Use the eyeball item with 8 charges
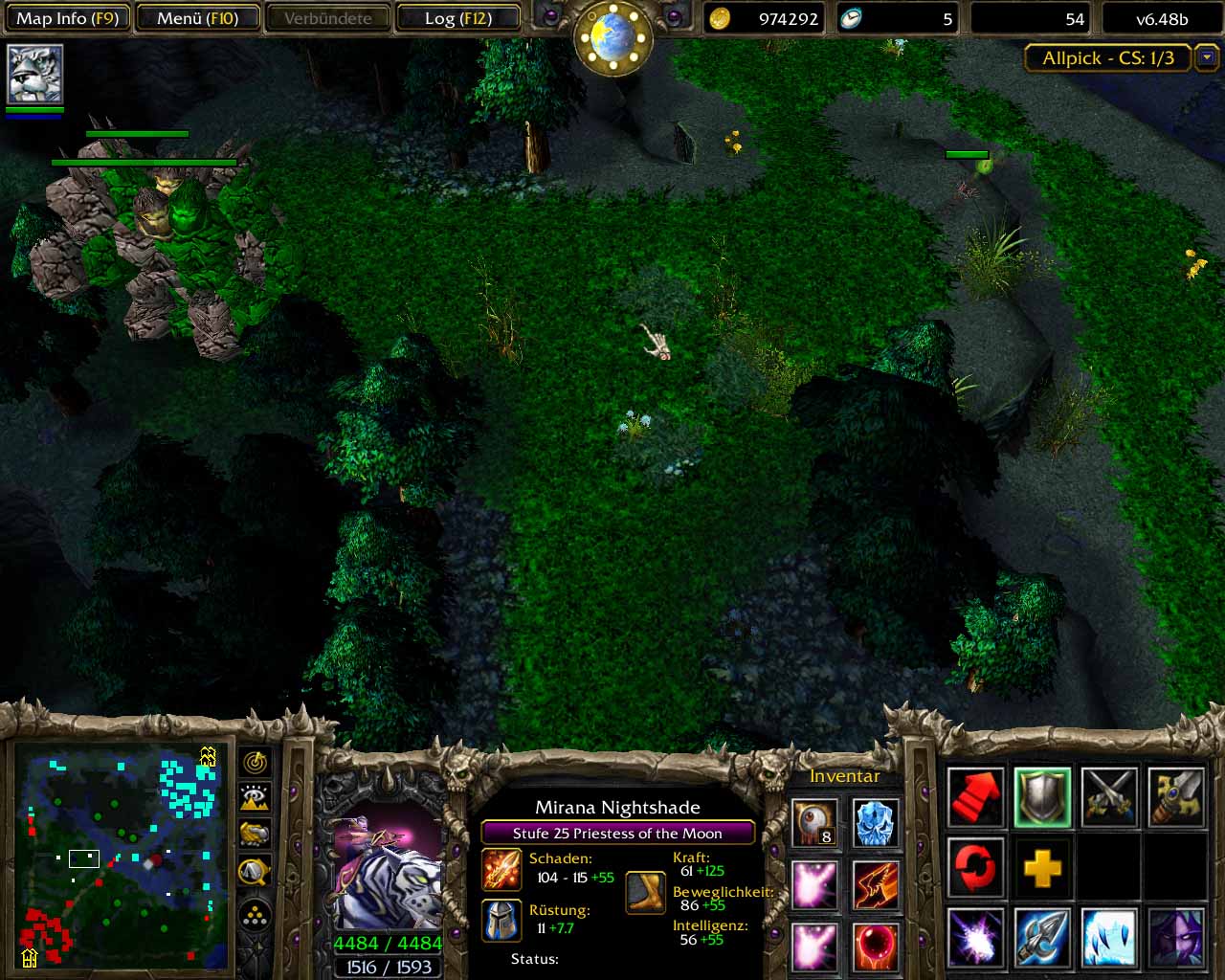Image resolution: width=1225 pixels, height=980 pixels. (x=814, y=823)
